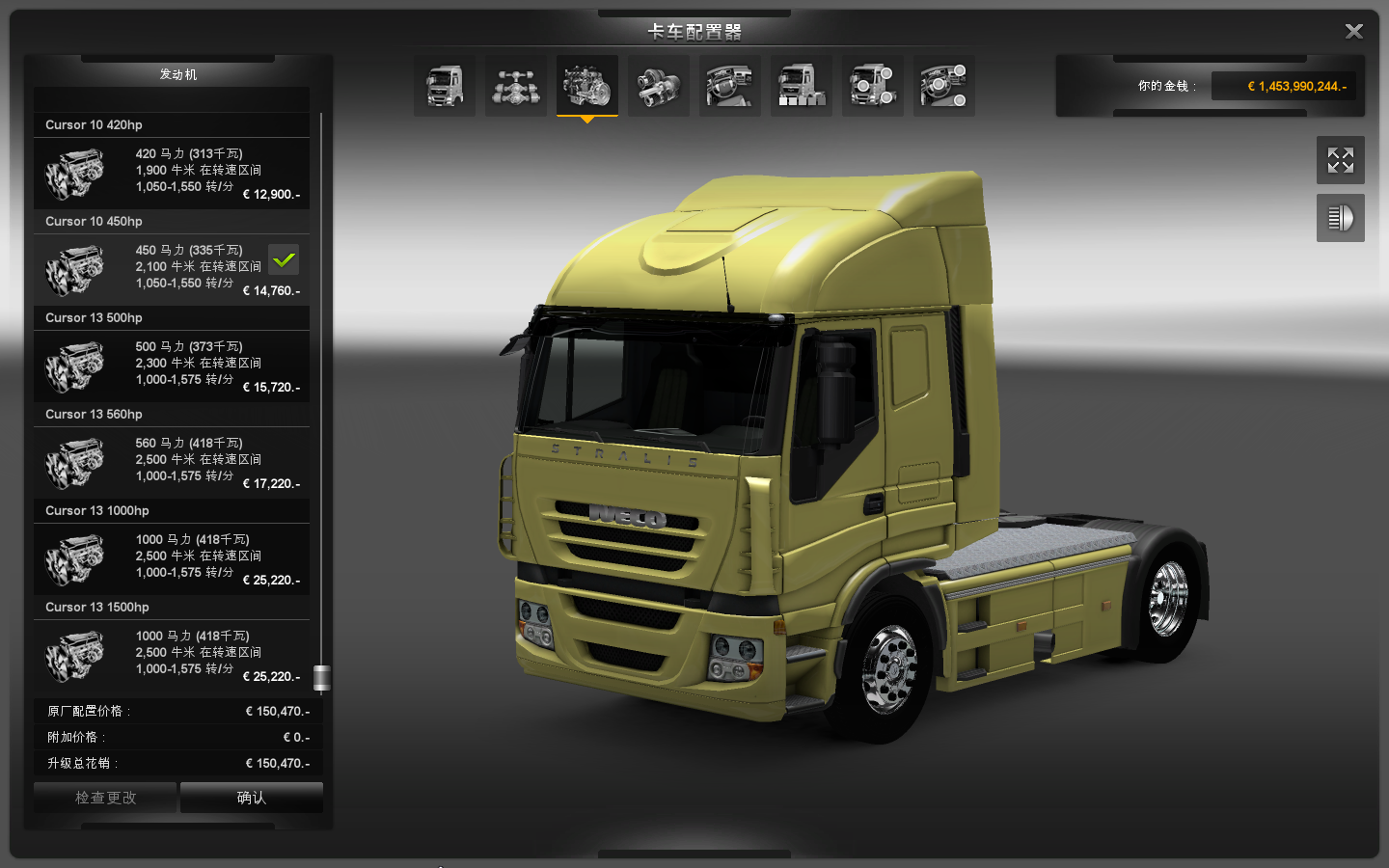
Task: Select the Cursor 13 560hp engine
Action: click(x=172, y=463)
